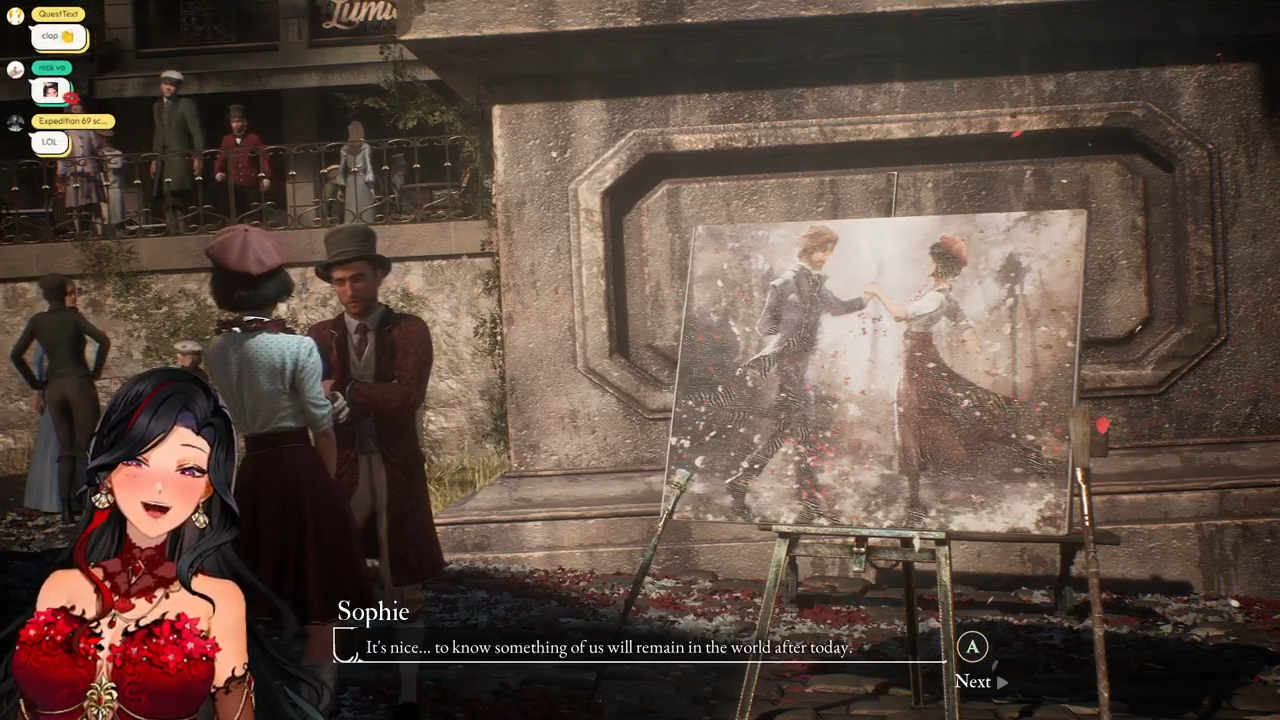The height and width of the screenshot is (720, 1280).
Task: Select the Expedition 69 chat message
Action: point(50,142)
